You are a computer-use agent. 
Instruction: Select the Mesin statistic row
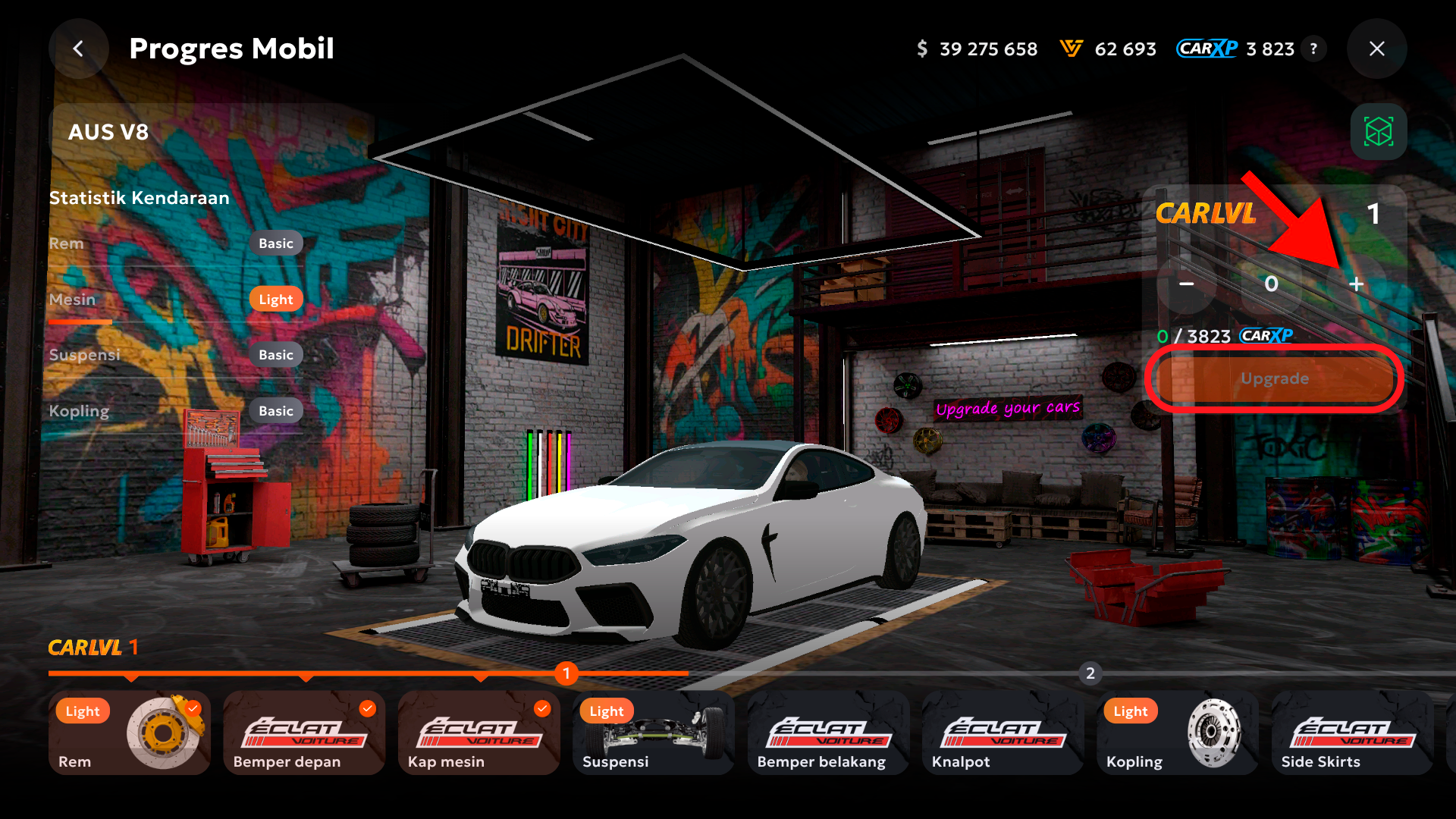tap(176, 300)
